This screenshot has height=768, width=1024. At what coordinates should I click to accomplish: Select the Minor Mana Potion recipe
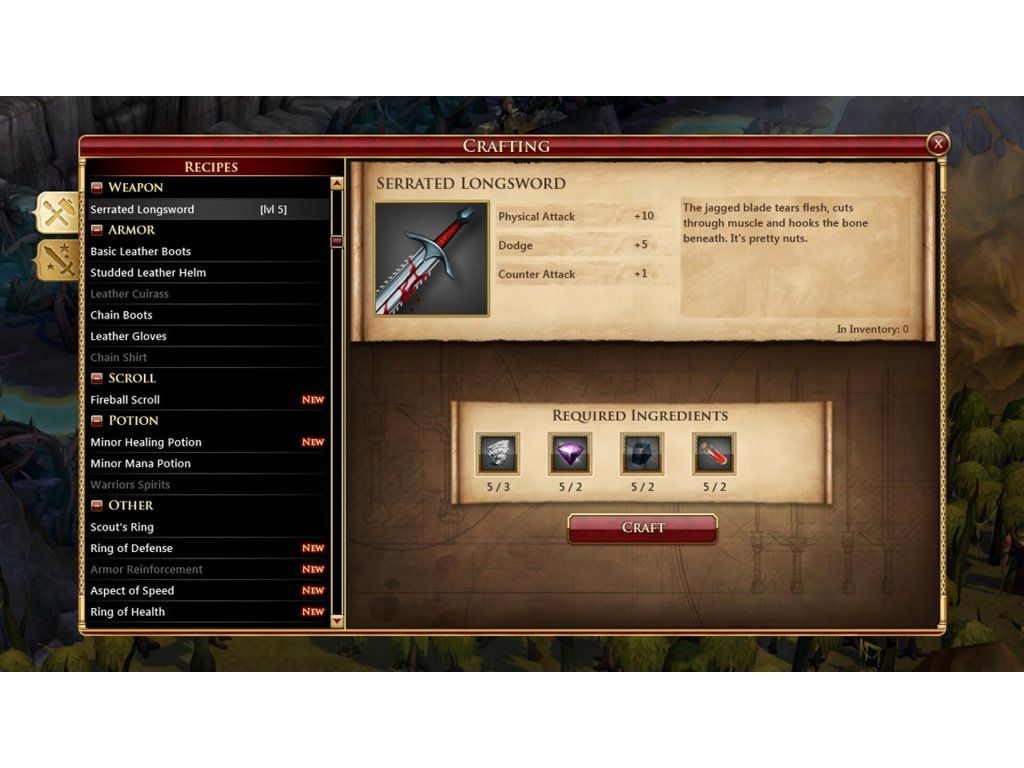coord(140,464)
